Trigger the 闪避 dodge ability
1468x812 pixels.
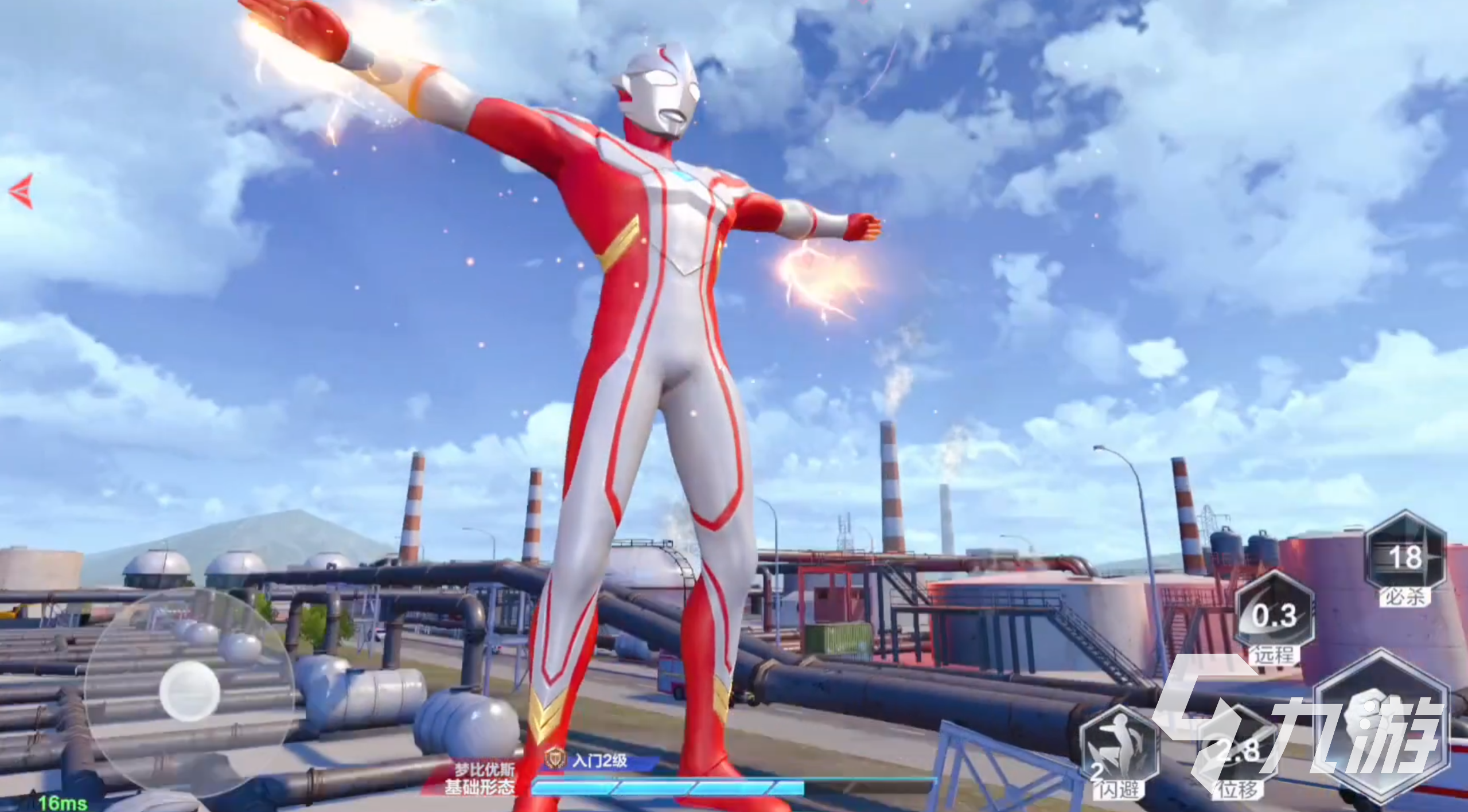(1118, 752)
